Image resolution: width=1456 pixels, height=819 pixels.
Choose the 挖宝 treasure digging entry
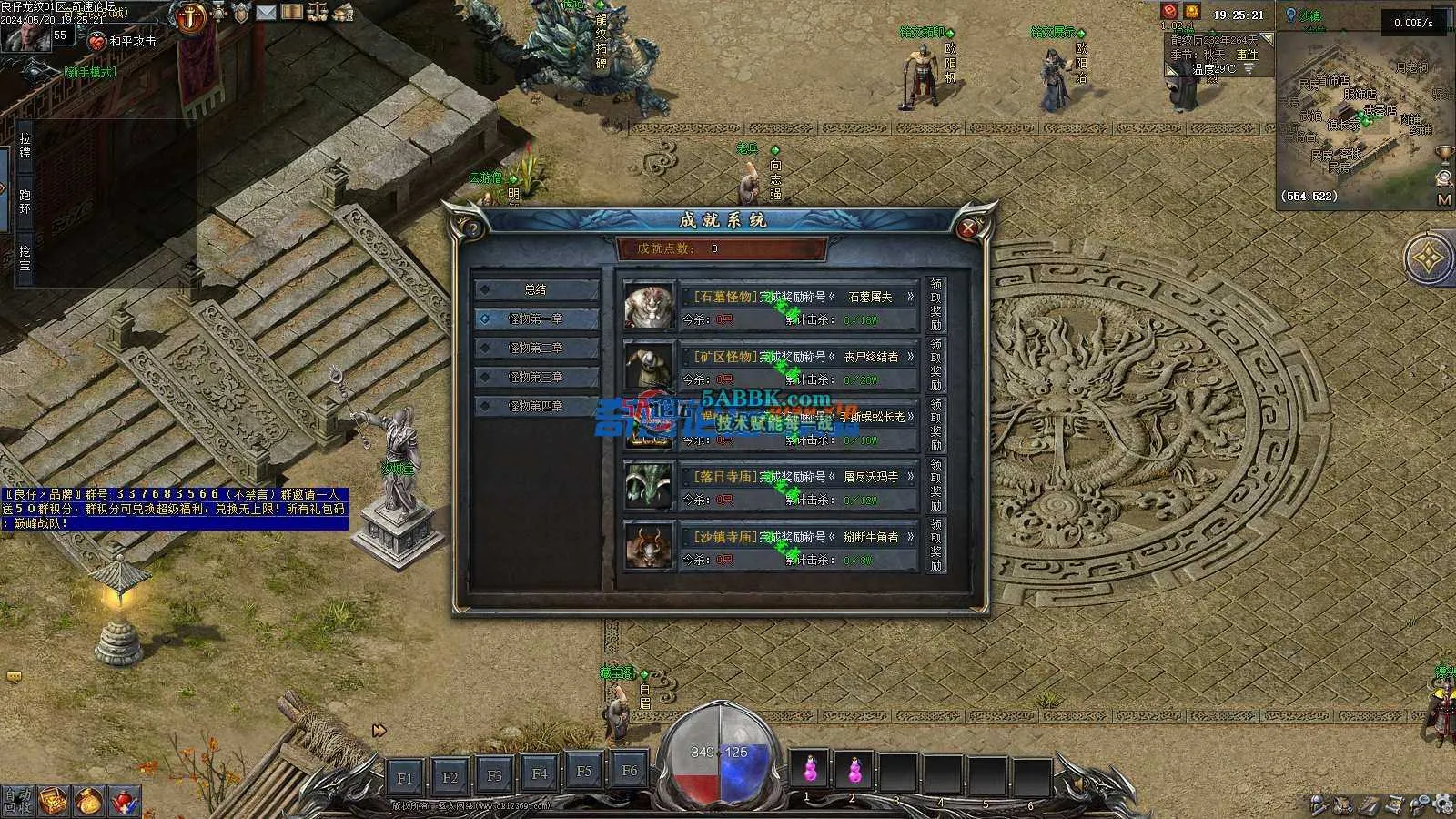(x=25, y=258)
